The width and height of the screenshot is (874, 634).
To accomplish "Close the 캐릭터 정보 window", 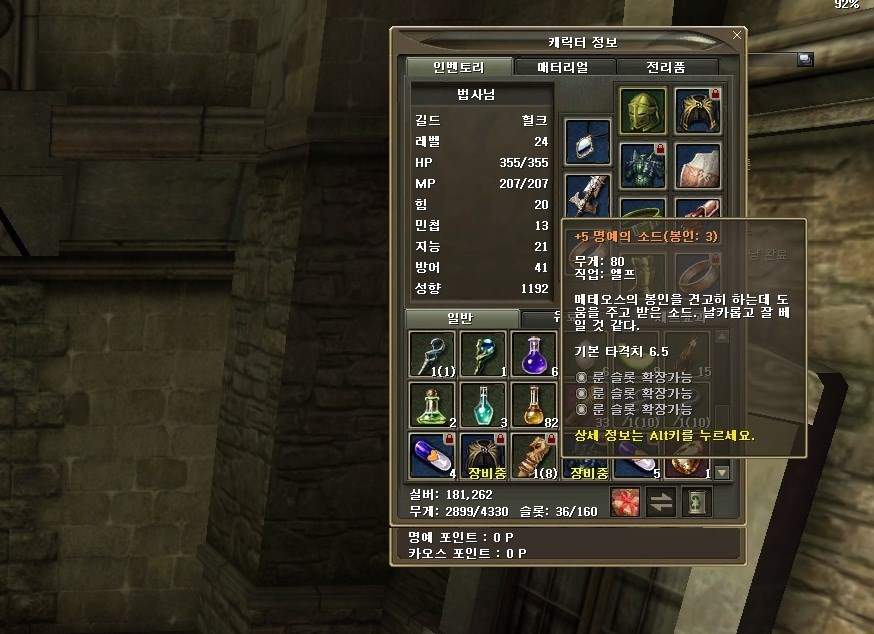I will point(737,35).
